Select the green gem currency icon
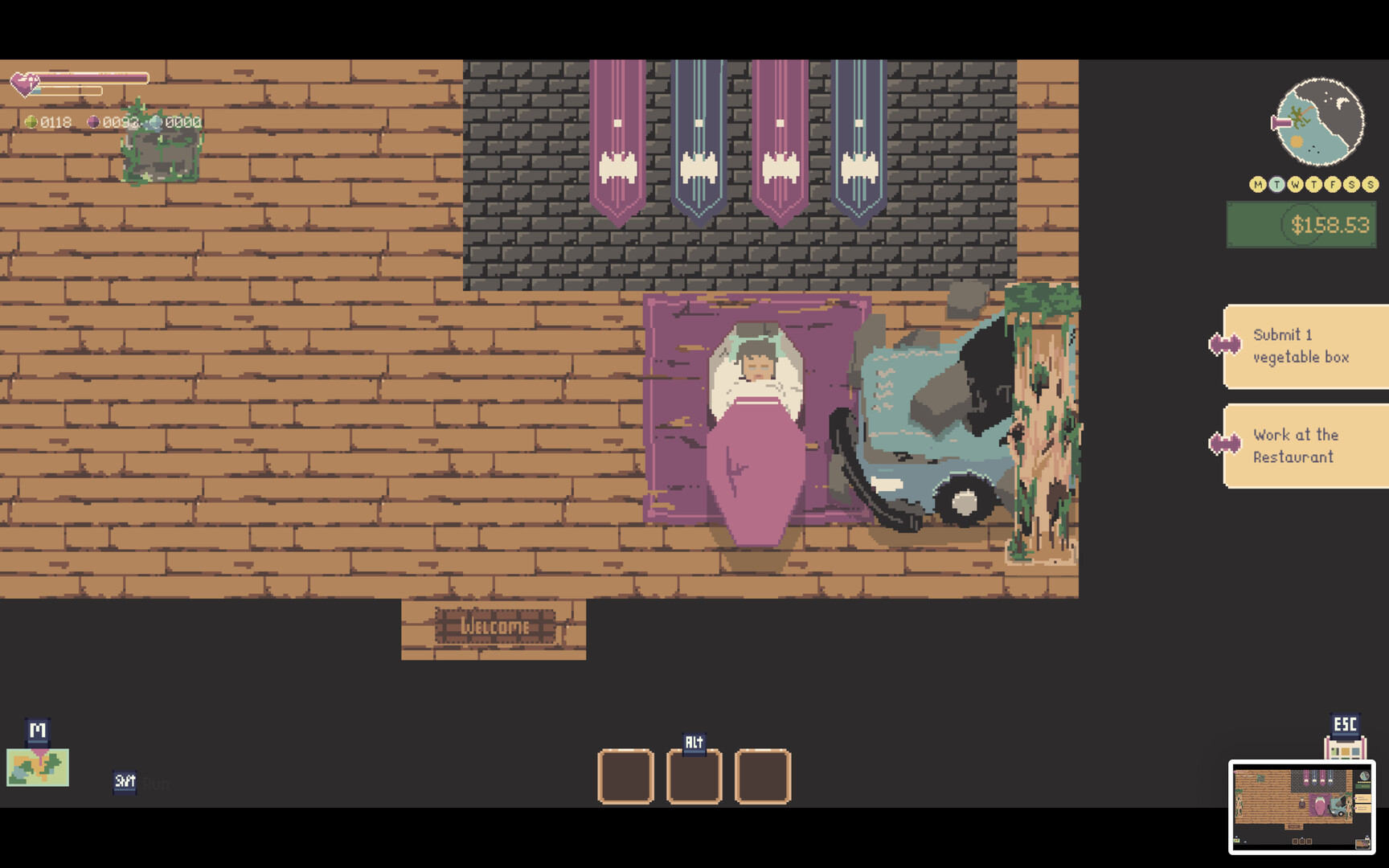This screenshot has height=868, width=1389. [x=32, y=123]
